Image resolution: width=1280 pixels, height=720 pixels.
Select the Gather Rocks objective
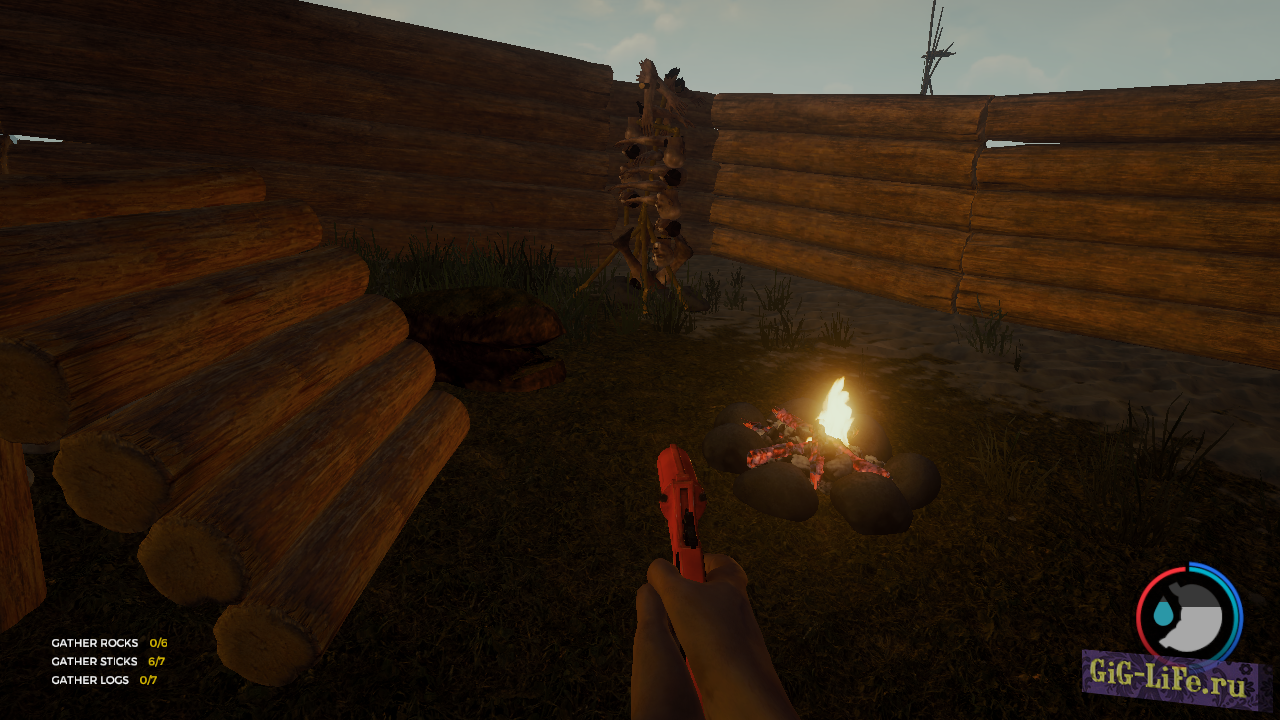tap(96, 643)
